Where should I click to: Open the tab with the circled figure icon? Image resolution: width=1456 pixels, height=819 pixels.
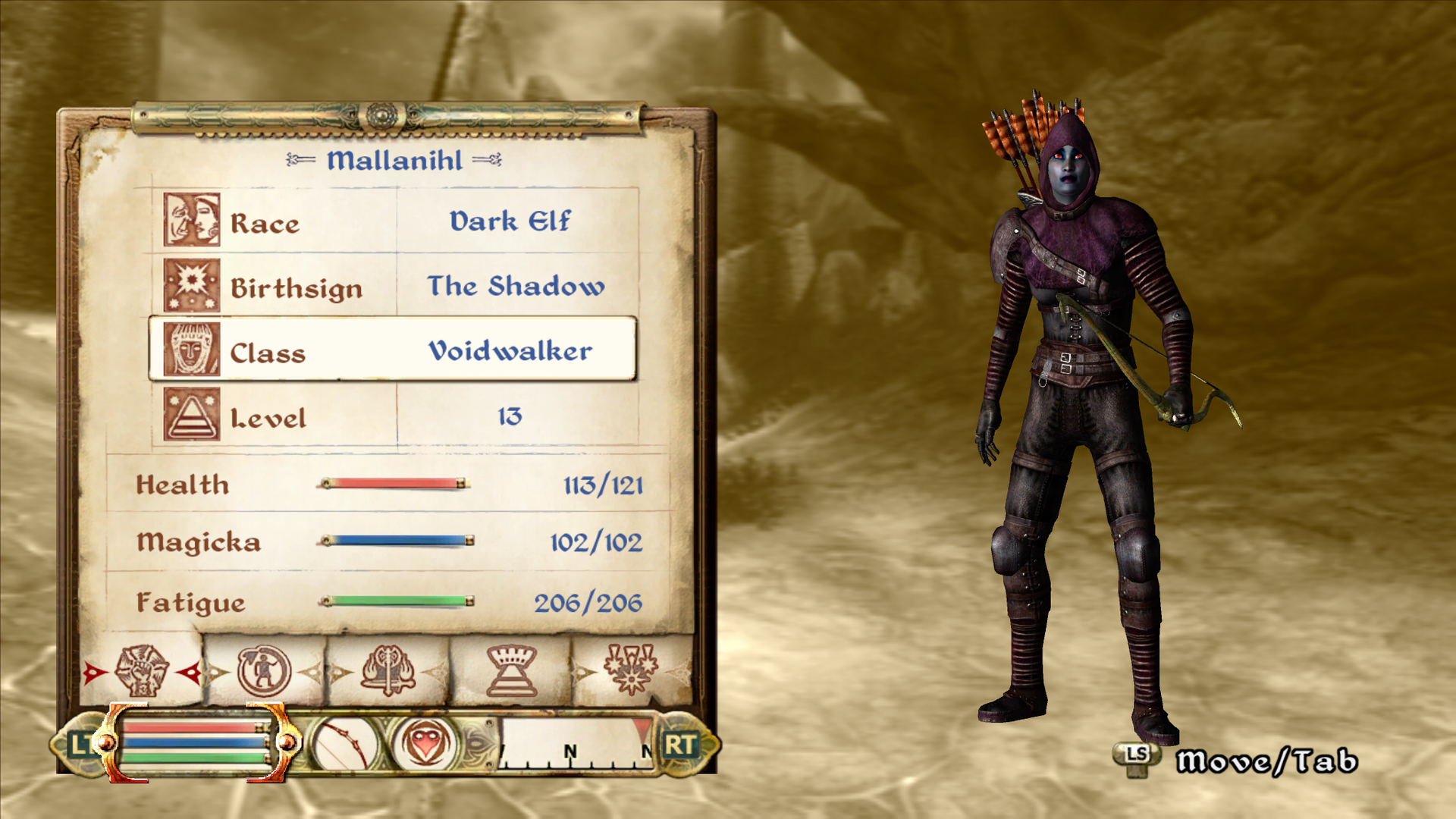pos(264,670)
